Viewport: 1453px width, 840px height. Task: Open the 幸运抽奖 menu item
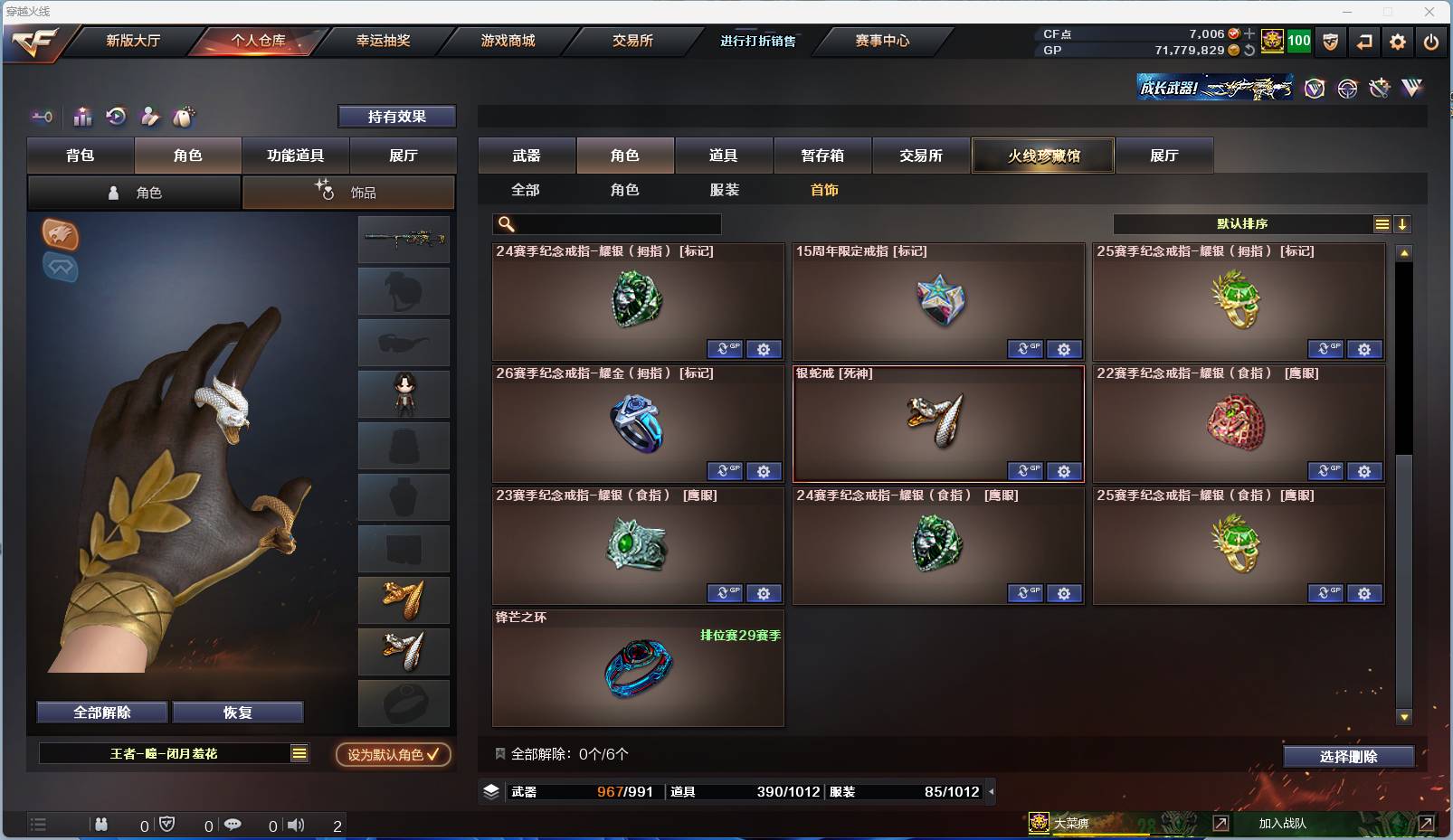click(384, 41)
